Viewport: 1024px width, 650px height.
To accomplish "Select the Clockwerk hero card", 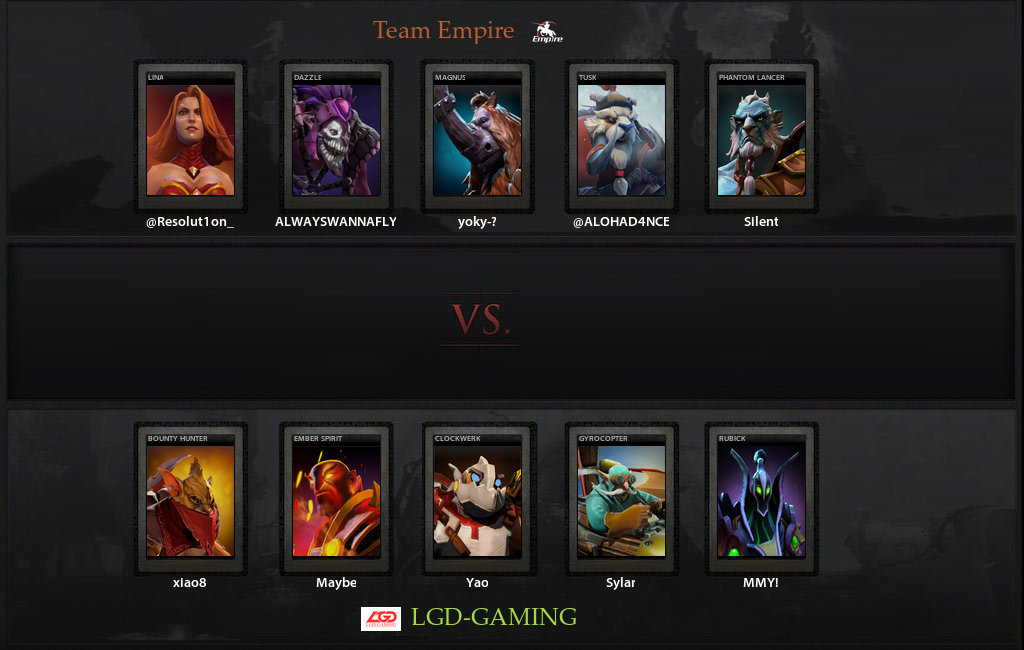I will (x=477, y=499).
